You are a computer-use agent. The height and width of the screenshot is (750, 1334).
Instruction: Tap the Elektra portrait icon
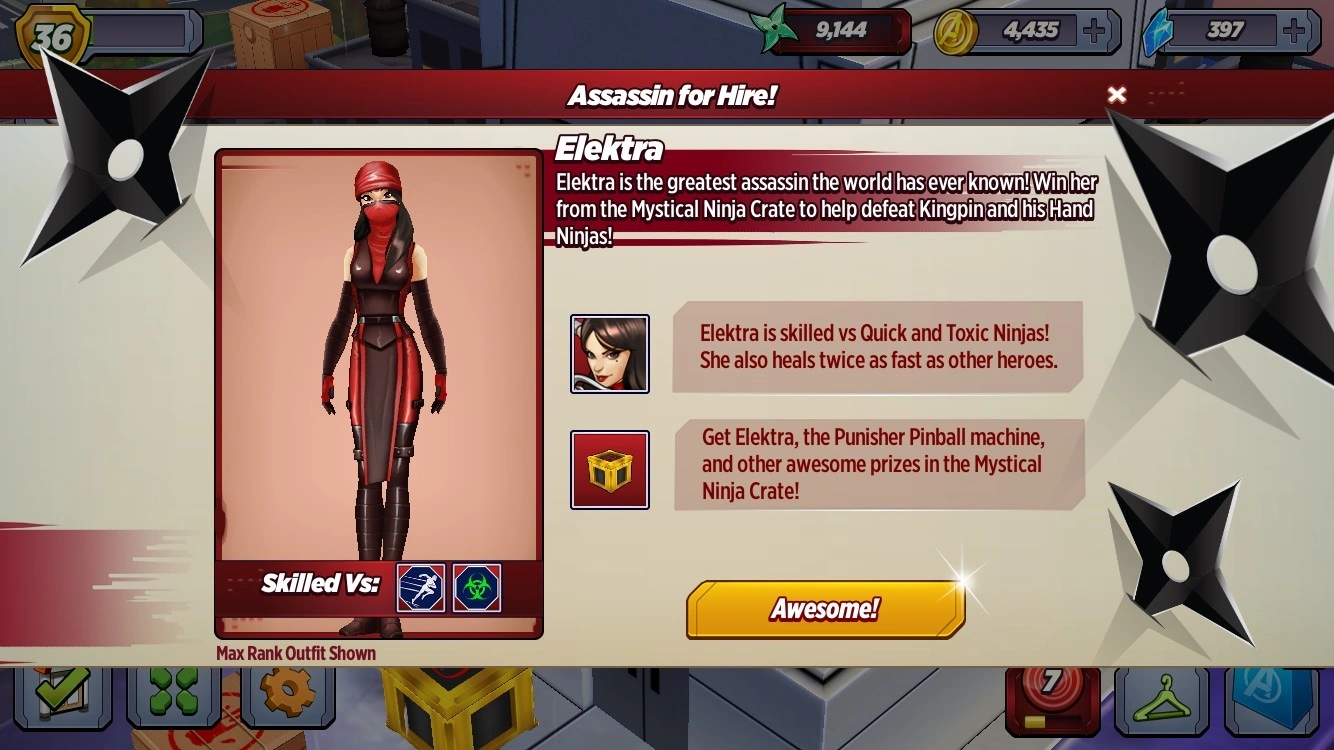(610, 354)
